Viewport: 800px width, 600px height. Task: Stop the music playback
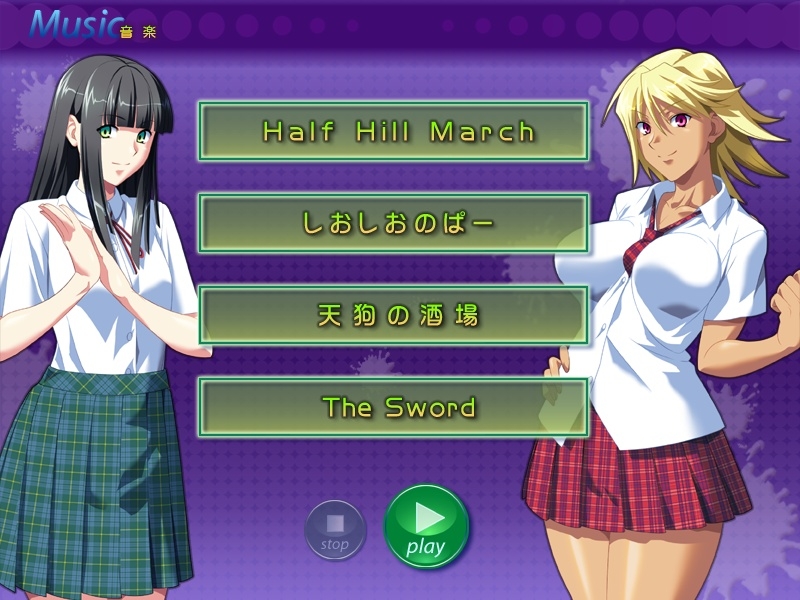coord(335,529)
